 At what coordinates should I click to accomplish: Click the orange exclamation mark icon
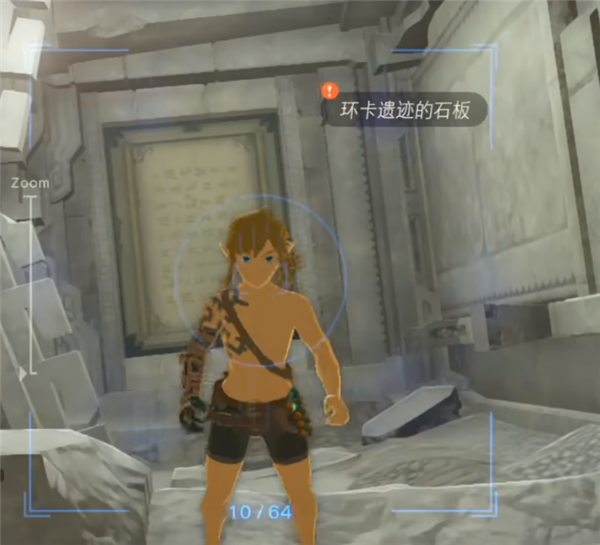tap(330, 91)
